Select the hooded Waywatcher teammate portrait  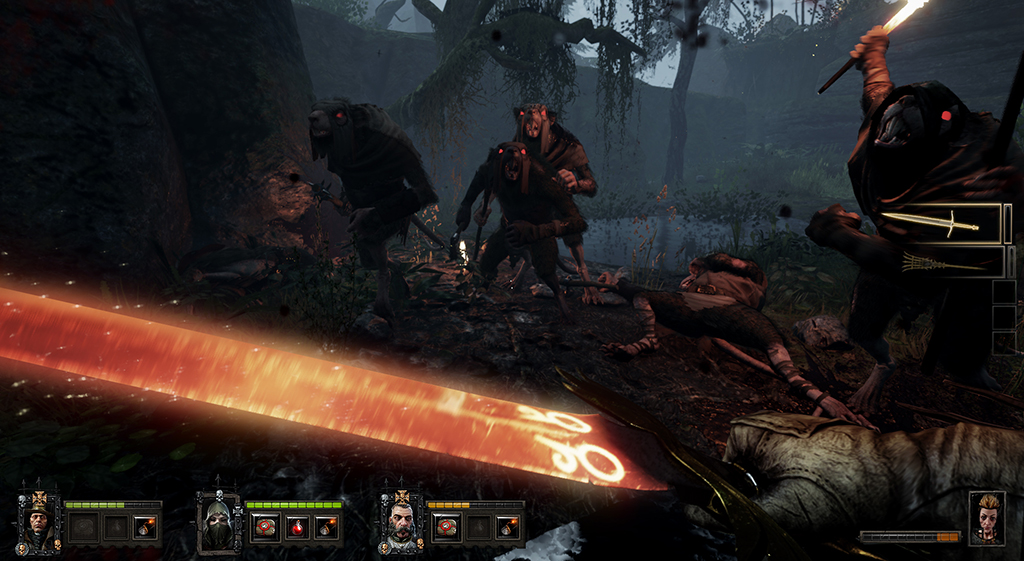coord(219,521)
